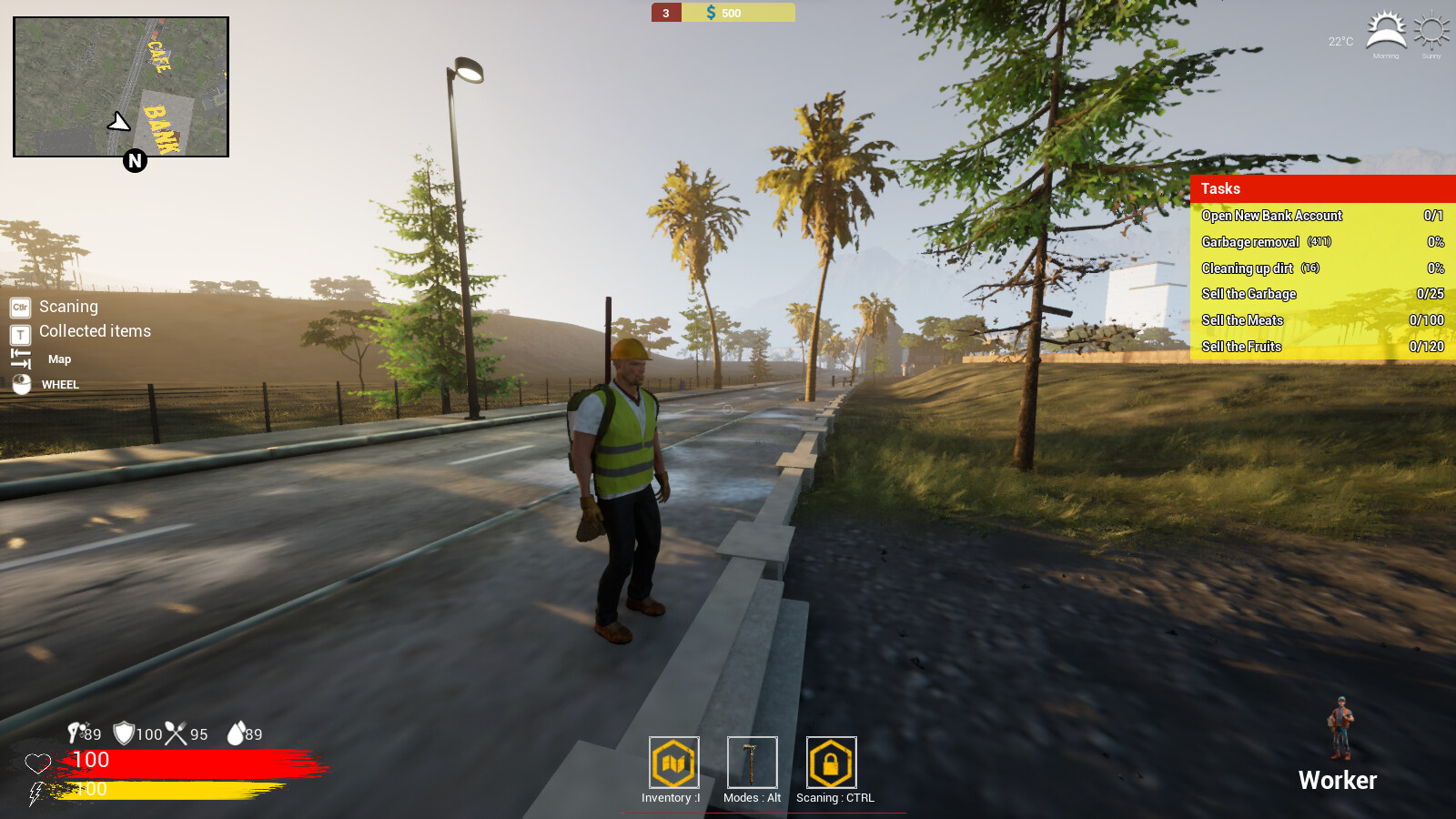Viewport: 1456px width, 819px height.
Task: Click the Map arrows icon
Action: [x=19, y=358]
